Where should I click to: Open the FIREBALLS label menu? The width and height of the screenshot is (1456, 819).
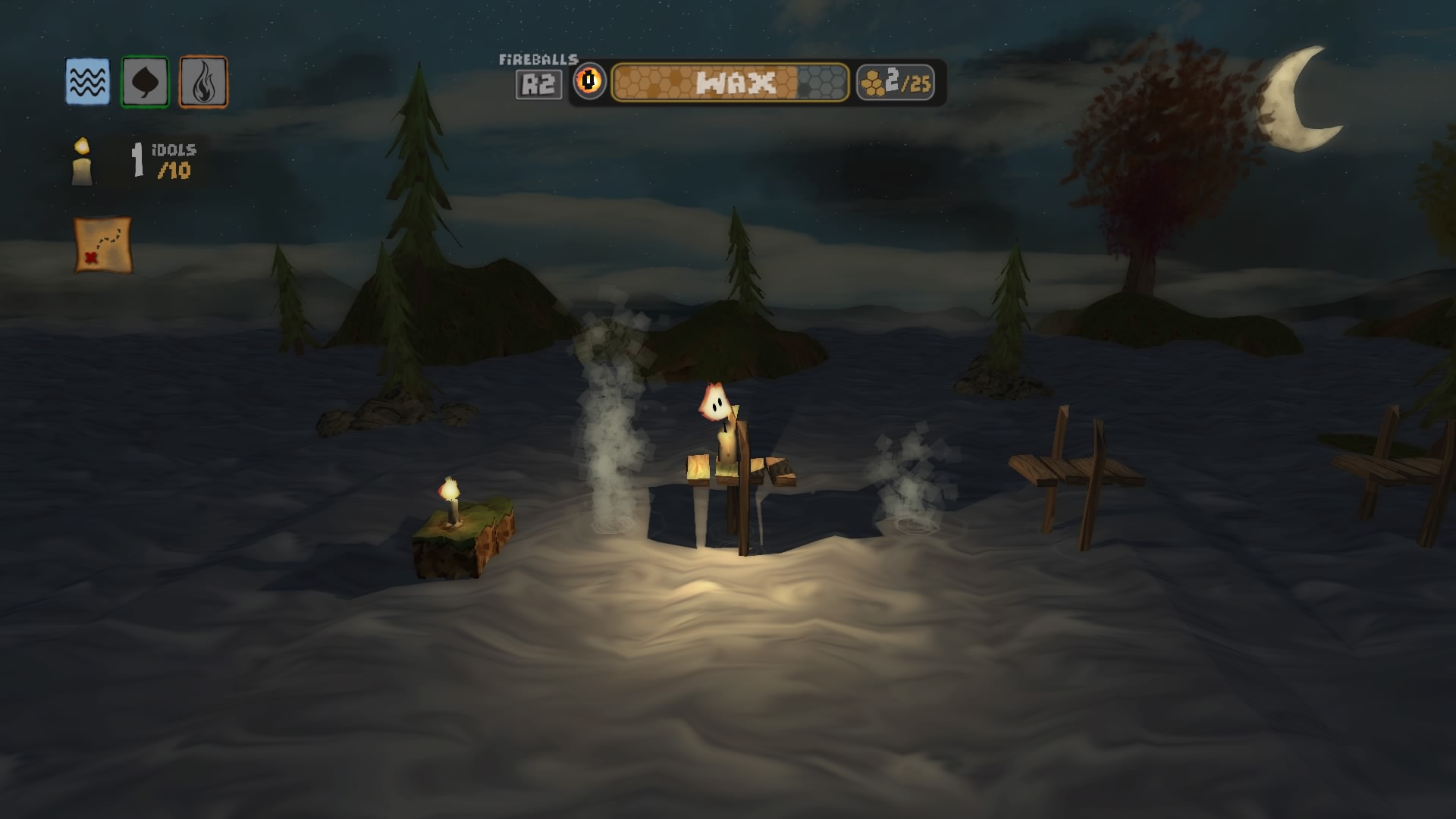[x=538, y=58]
